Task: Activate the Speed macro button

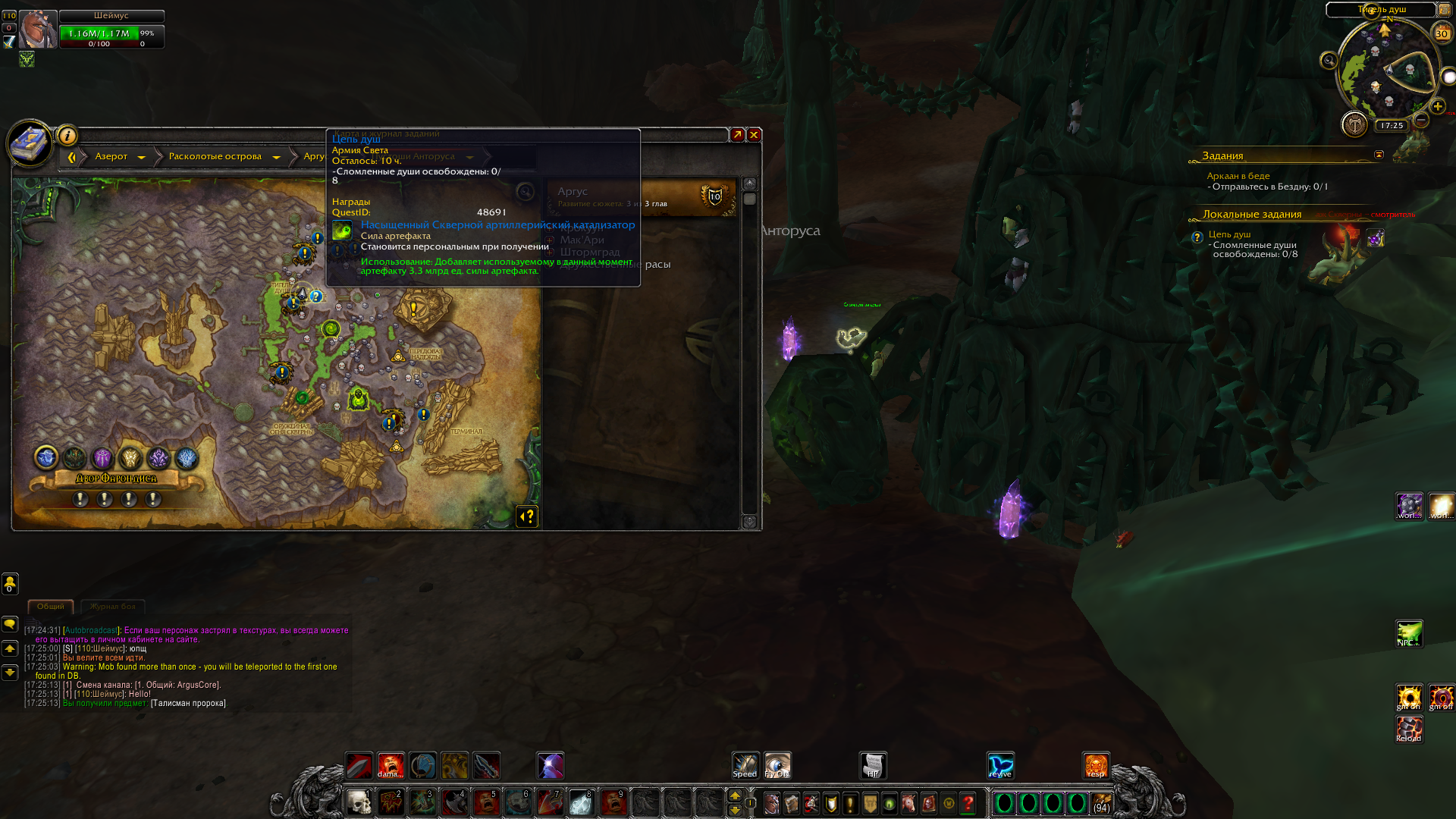Action: tap(745, 766)
